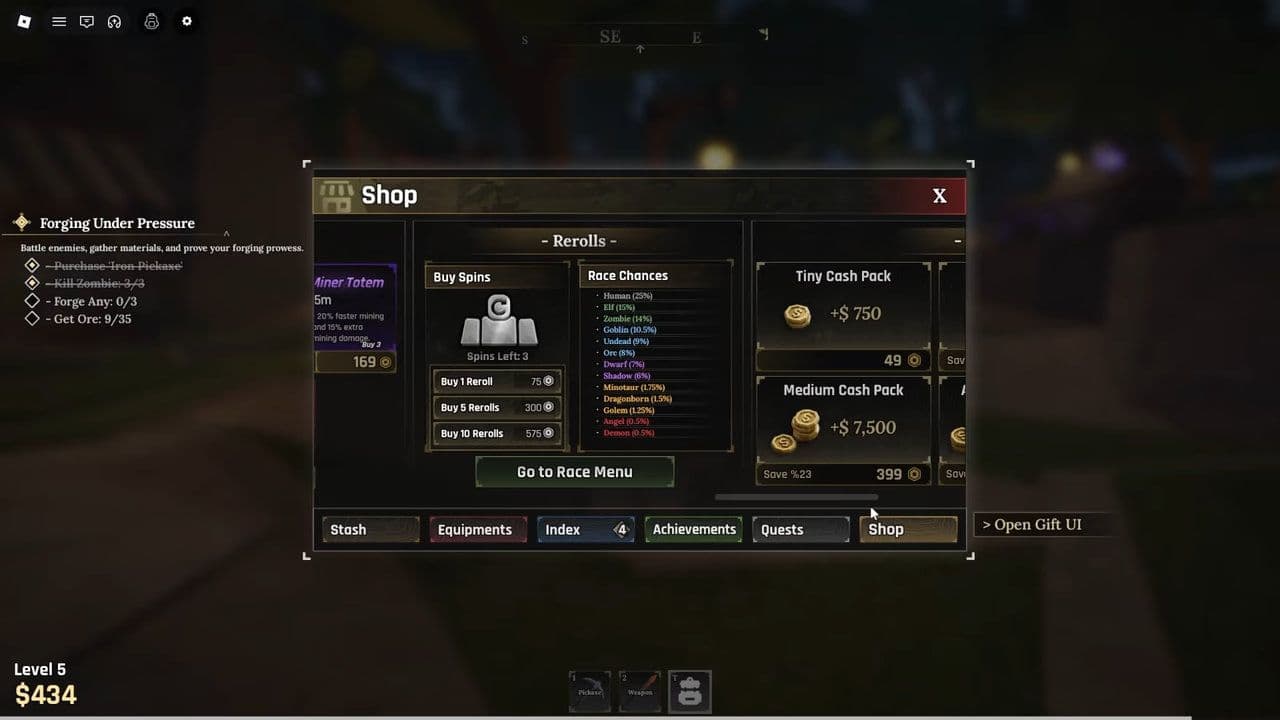This screenshot has height=720, width=1280.
Task: Switch to the Equipments tab
Action: coord(477,529)
